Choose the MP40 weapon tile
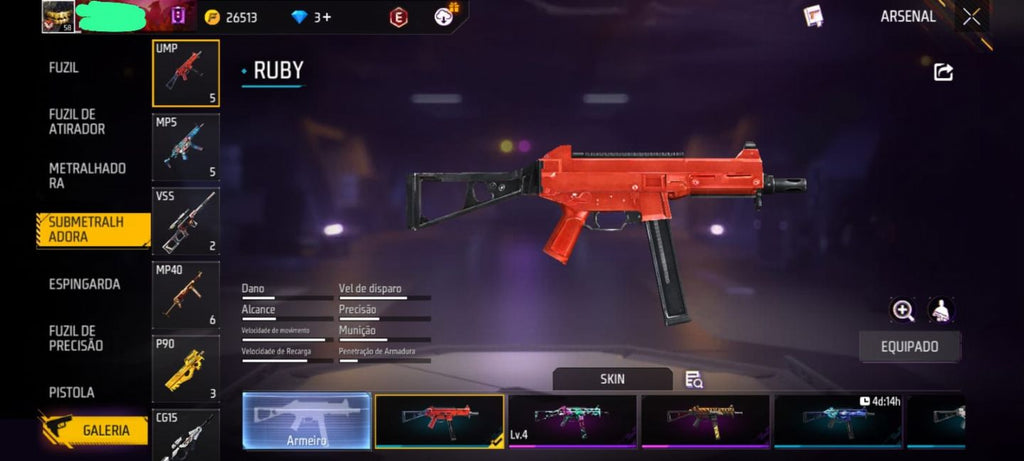The image size is (1024, 461). pos(186,295)
